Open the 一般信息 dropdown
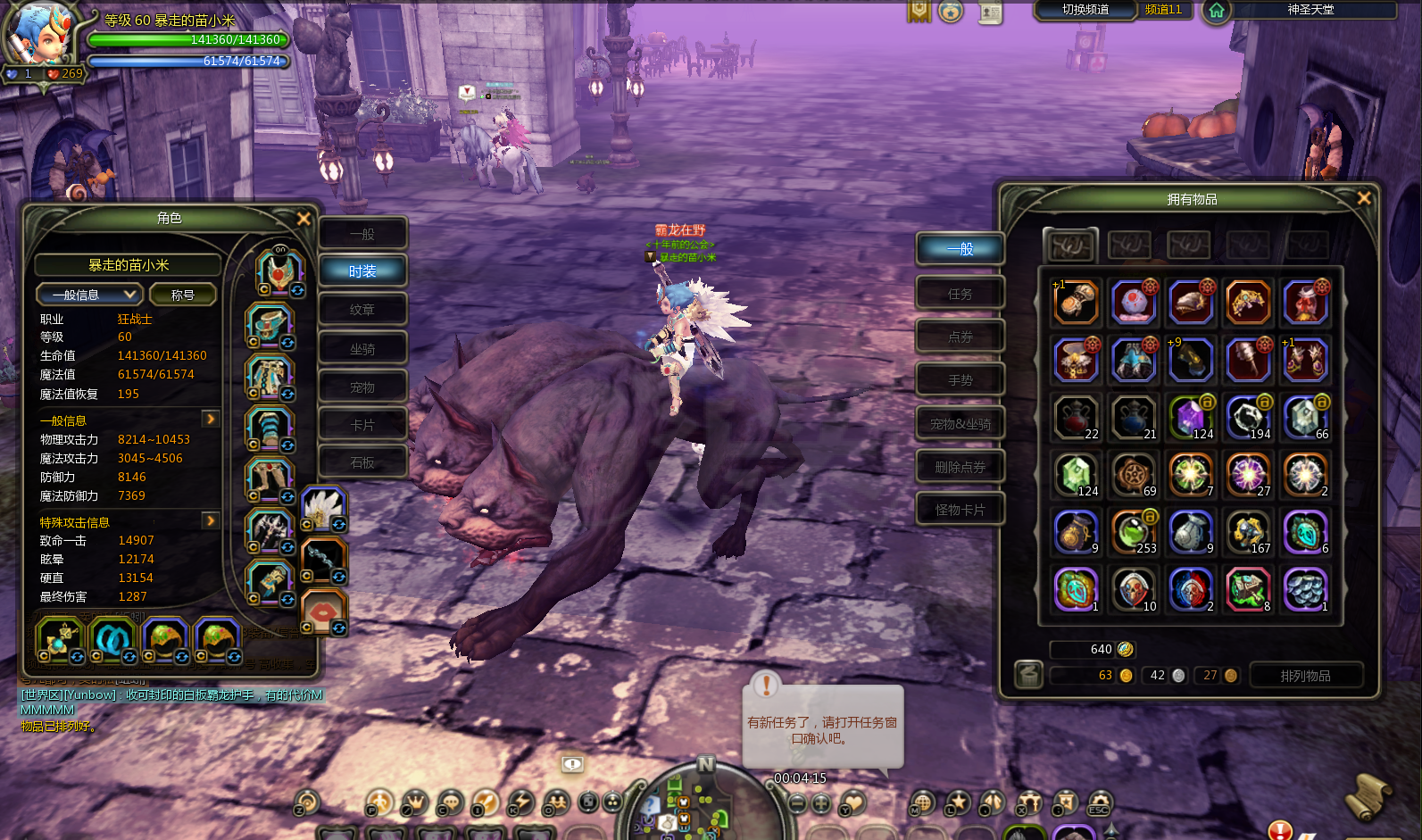 tap(88, 295)
